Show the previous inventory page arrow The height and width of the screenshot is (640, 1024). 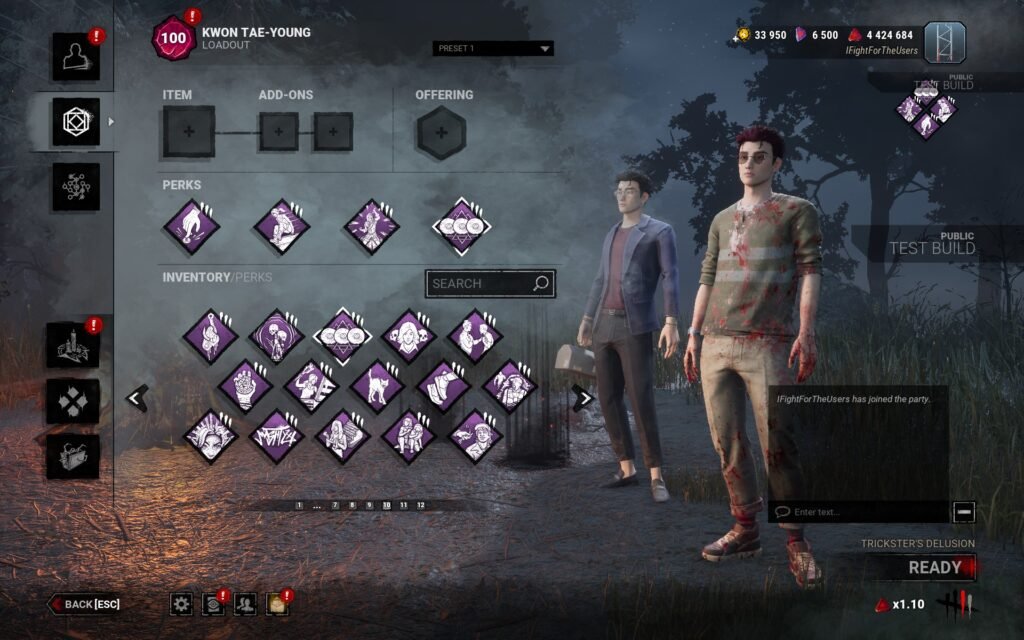click(x=136, y=398)
